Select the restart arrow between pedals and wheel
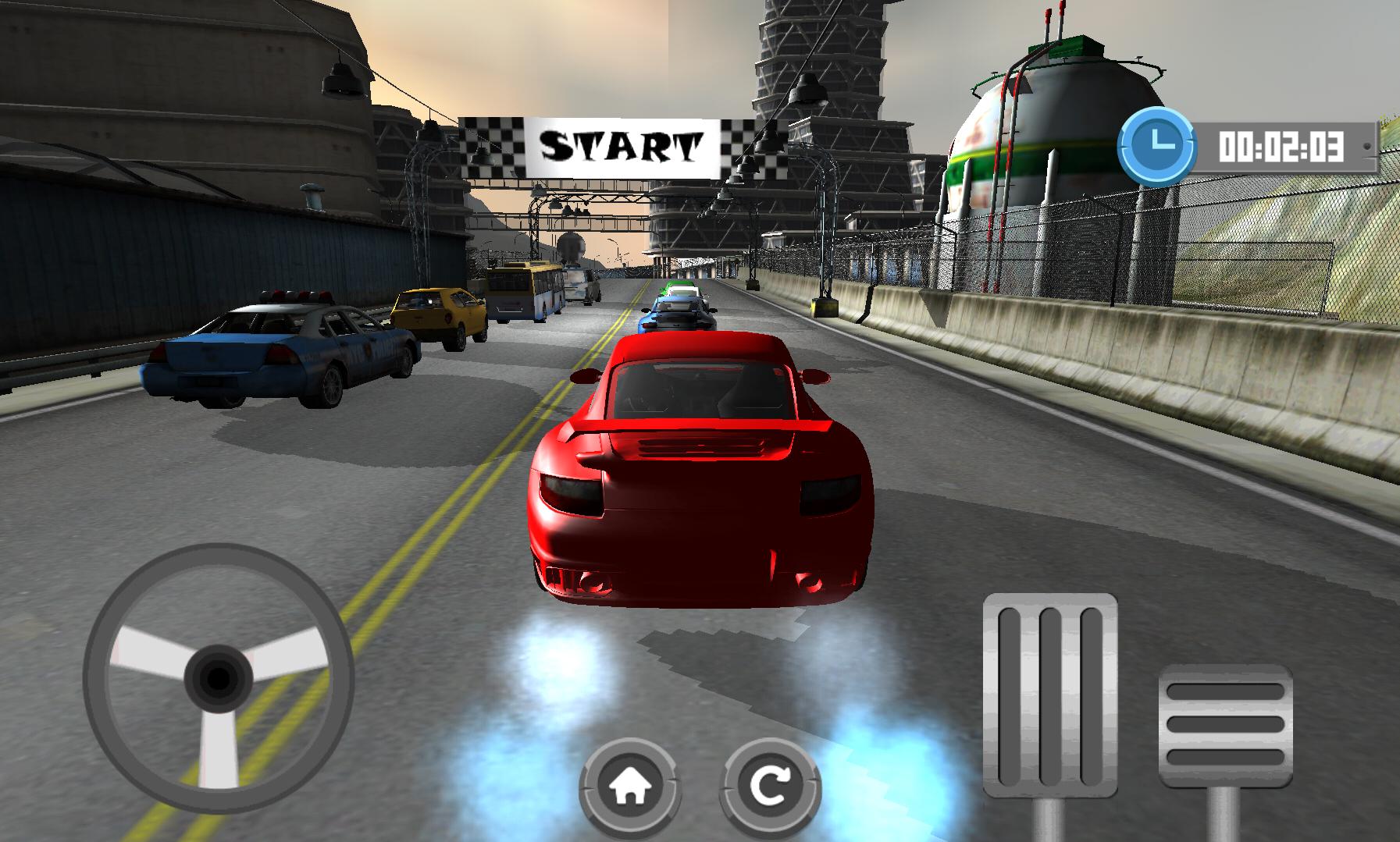This screenshot has width=1400, height=842. click(x=771, y=787)
